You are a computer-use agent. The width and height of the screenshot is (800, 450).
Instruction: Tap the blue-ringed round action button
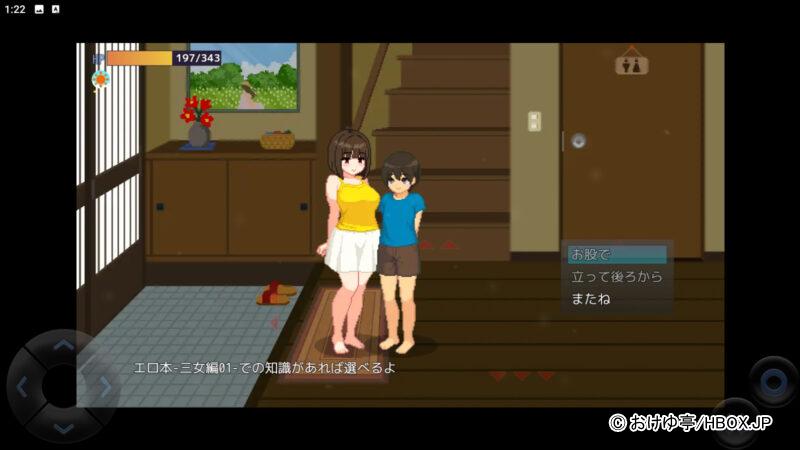[x=773, y=380]
